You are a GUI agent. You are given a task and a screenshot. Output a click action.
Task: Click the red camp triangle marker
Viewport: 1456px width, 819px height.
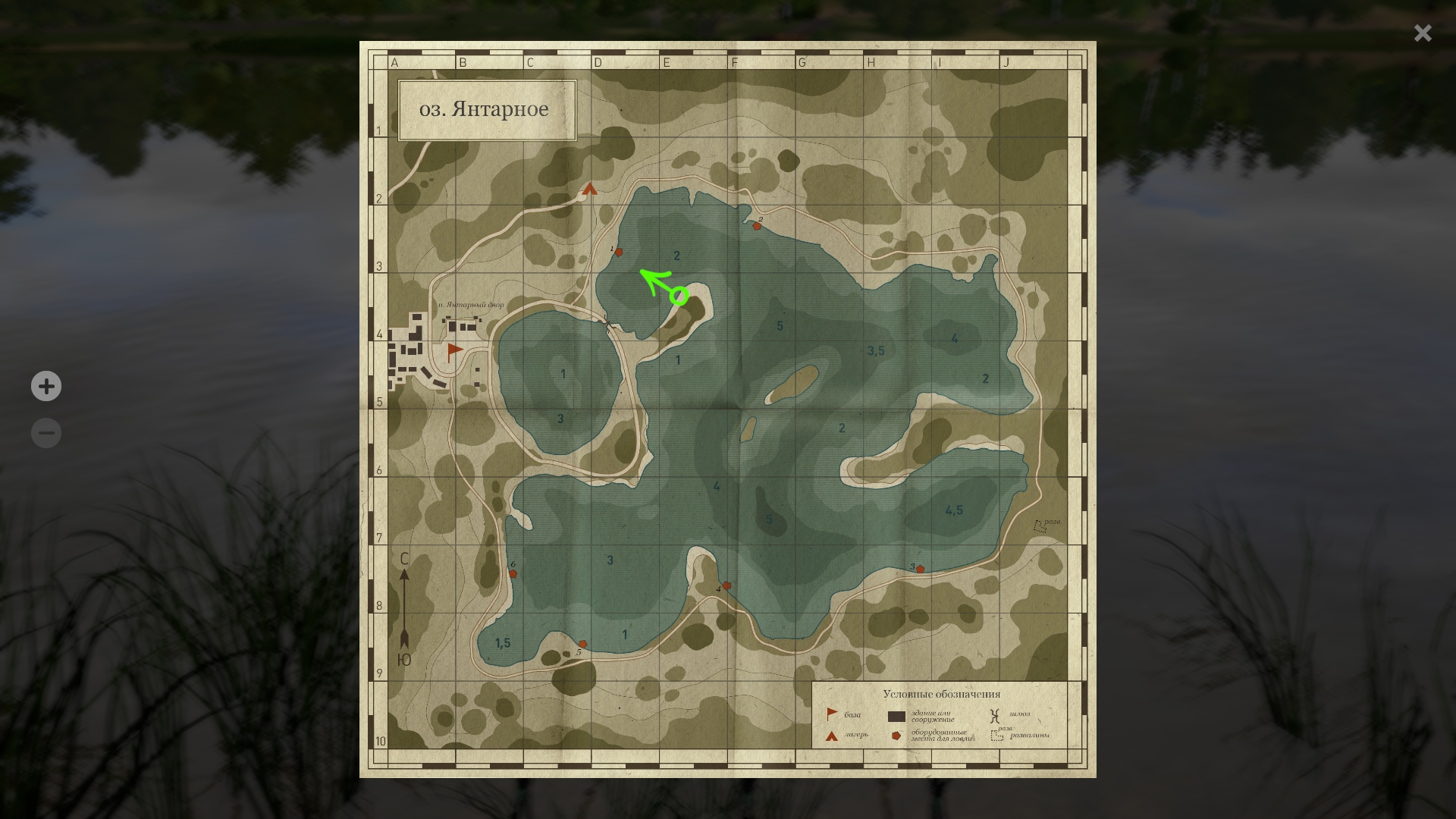590,189
